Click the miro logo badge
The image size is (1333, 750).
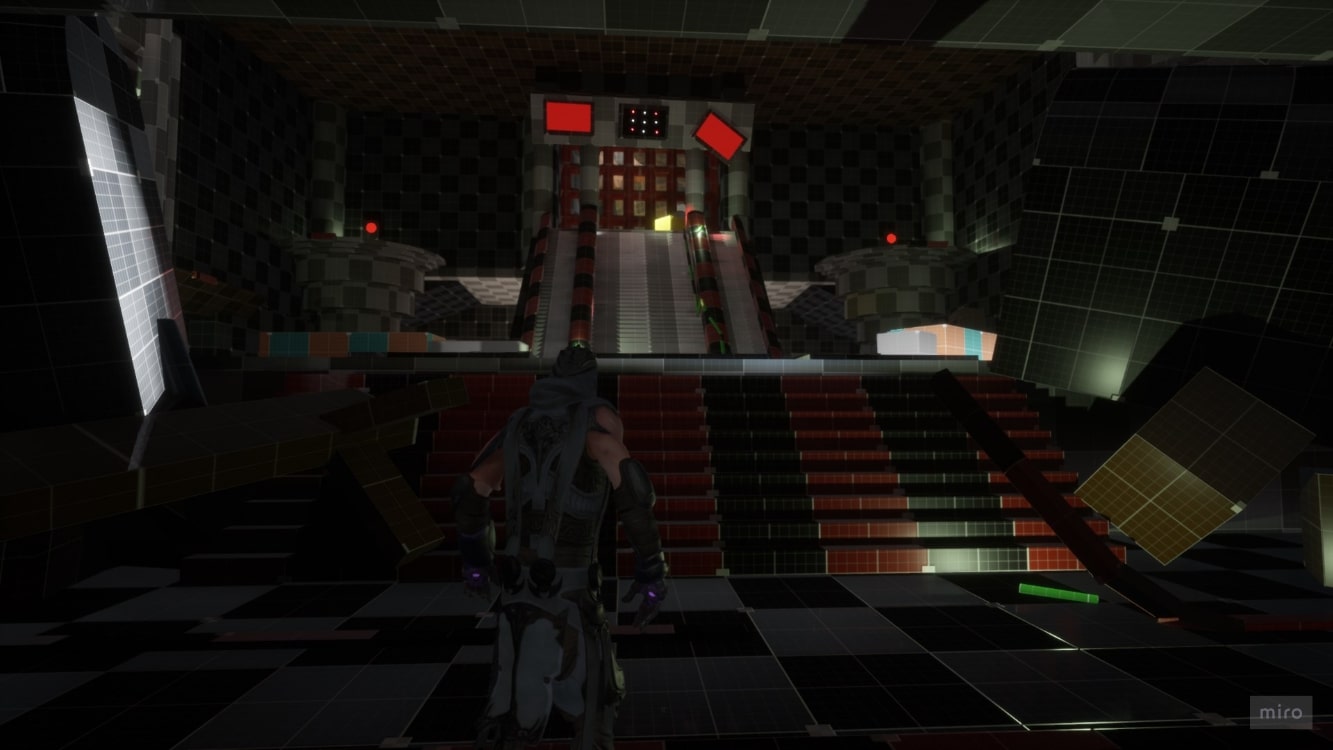click(x=1280, y=712)
